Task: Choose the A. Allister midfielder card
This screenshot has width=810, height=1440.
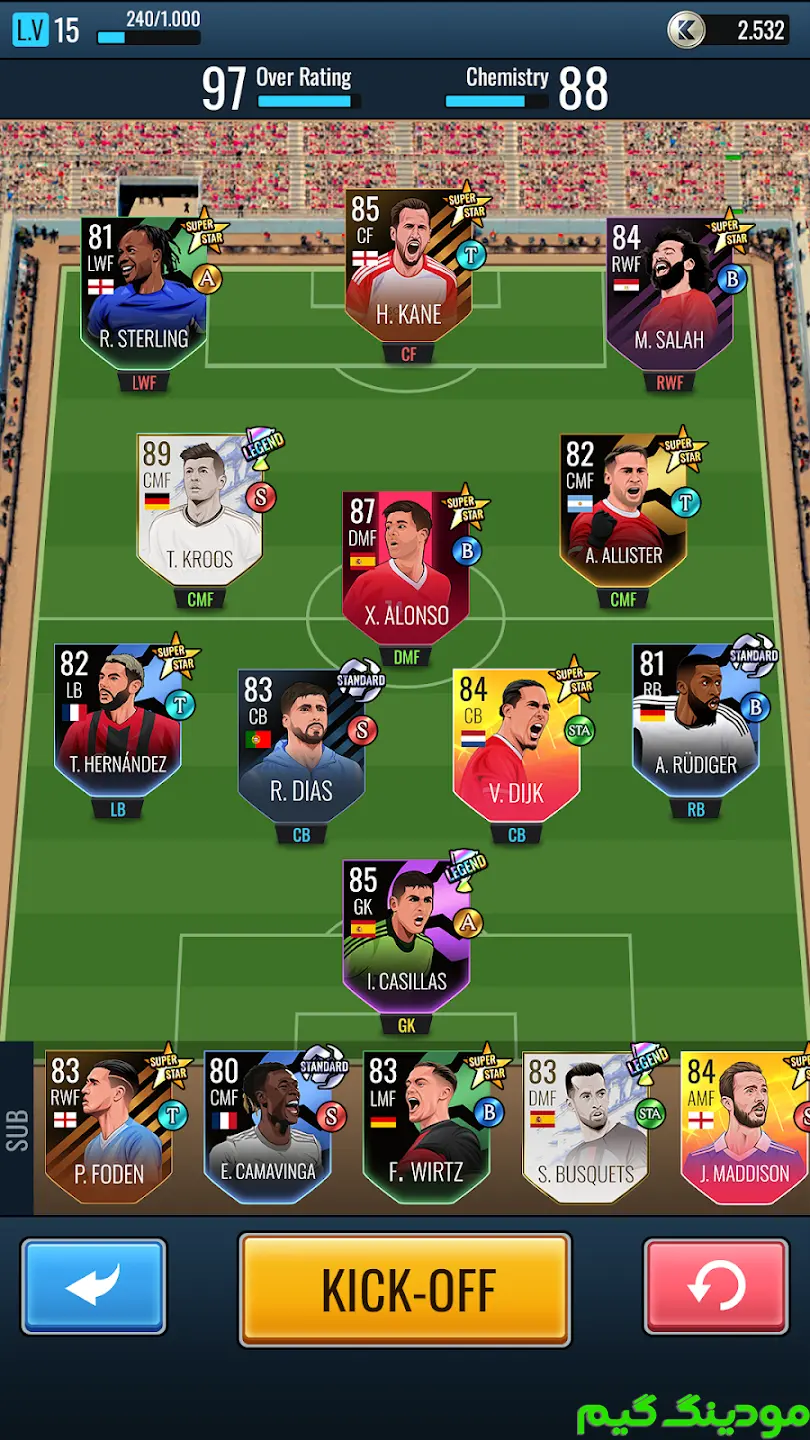Action: (x=623, y=510)
